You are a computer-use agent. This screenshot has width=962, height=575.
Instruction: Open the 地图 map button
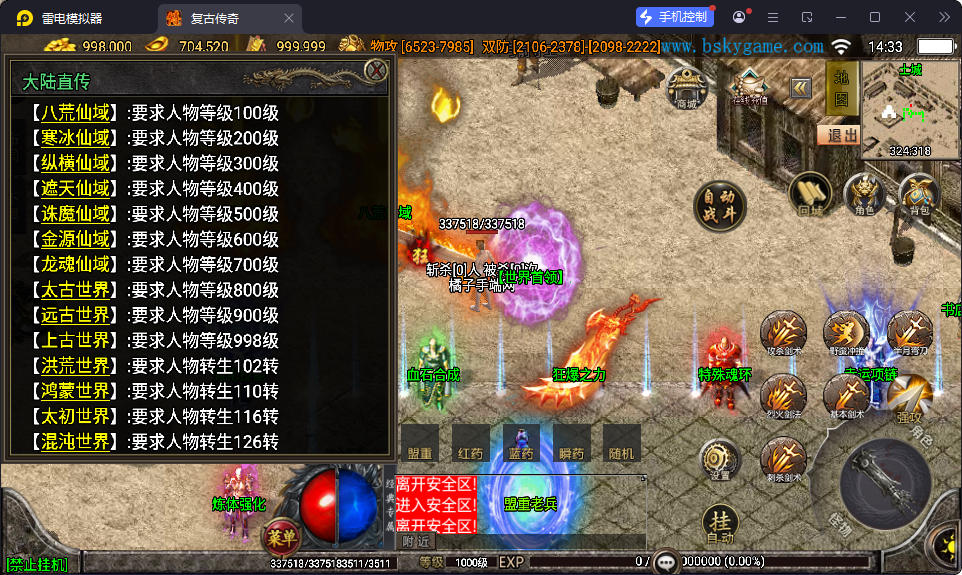tap(841, 88)
